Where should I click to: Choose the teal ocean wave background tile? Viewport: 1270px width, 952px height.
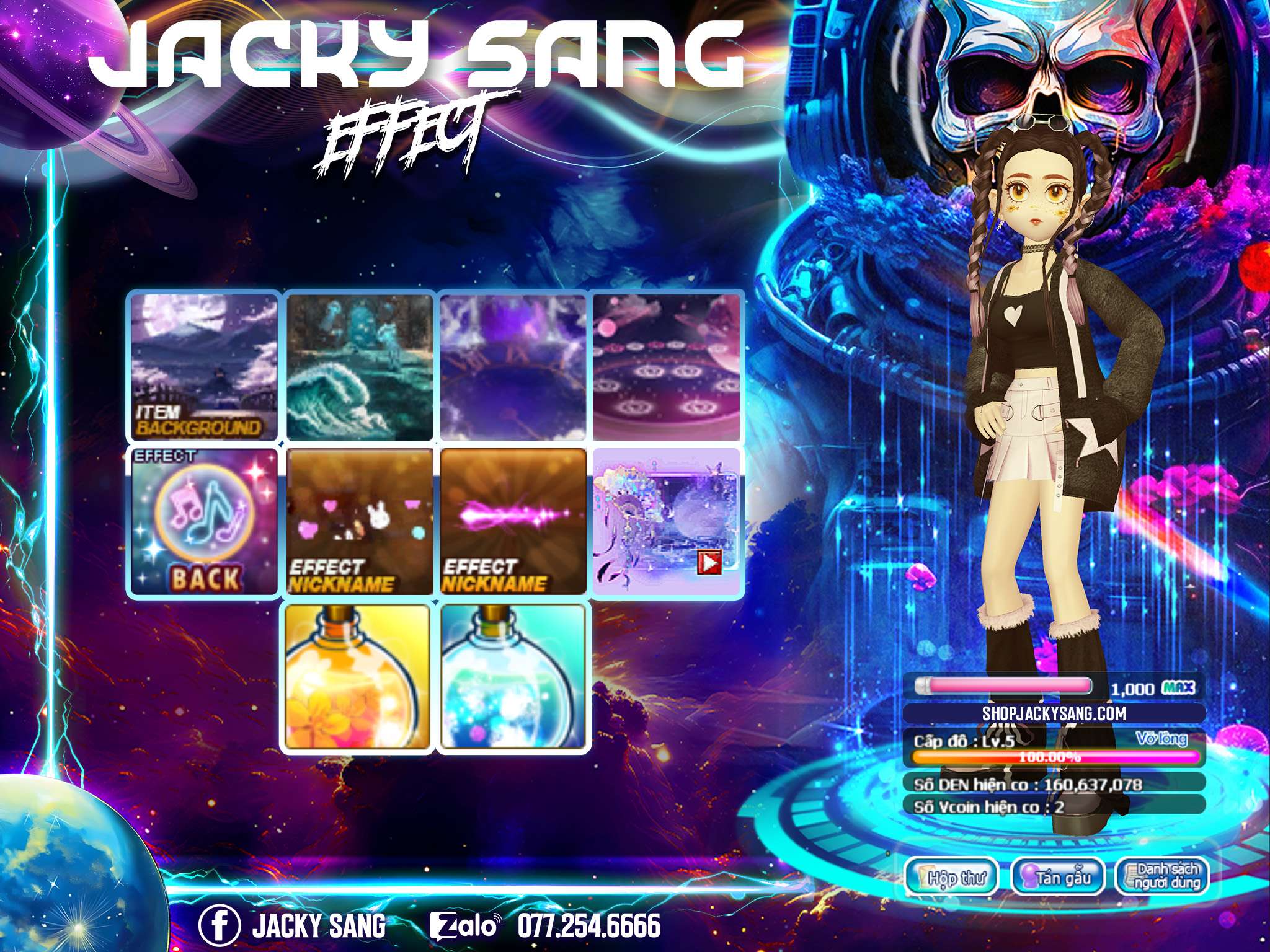pyautogui.click(x=359, y=367)
